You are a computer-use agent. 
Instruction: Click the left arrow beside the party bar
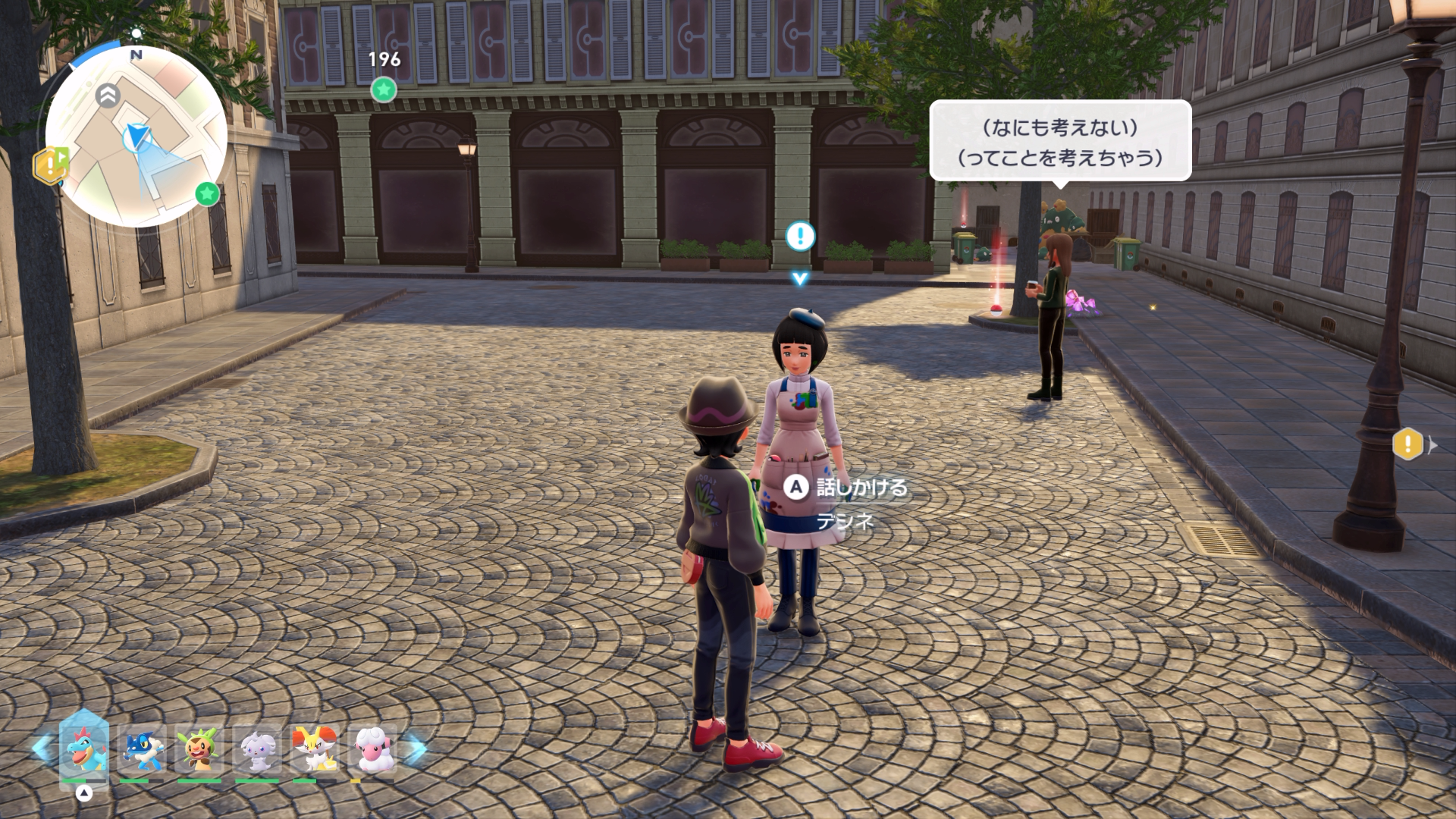pos(42,748)
